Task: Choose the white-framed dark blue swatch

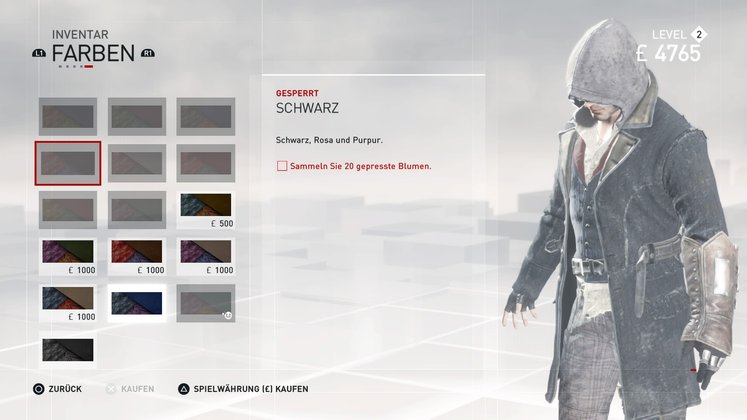Action: [137, 302]
